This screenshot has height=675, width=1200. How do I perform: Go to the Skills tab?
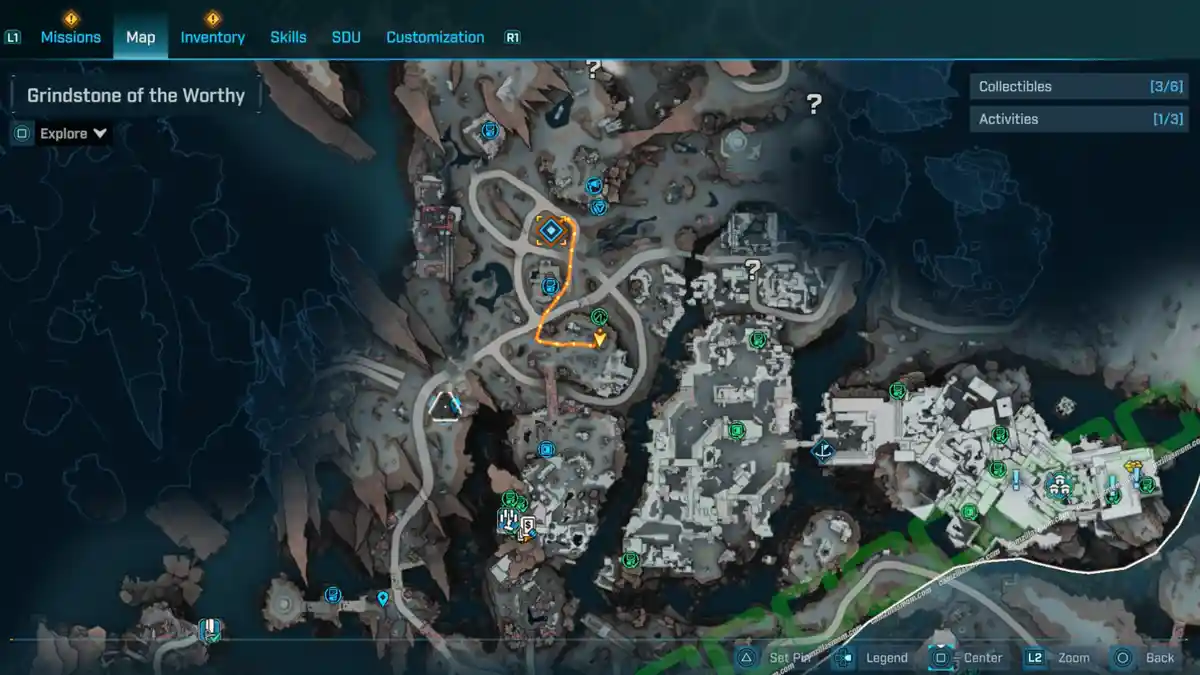288,37
